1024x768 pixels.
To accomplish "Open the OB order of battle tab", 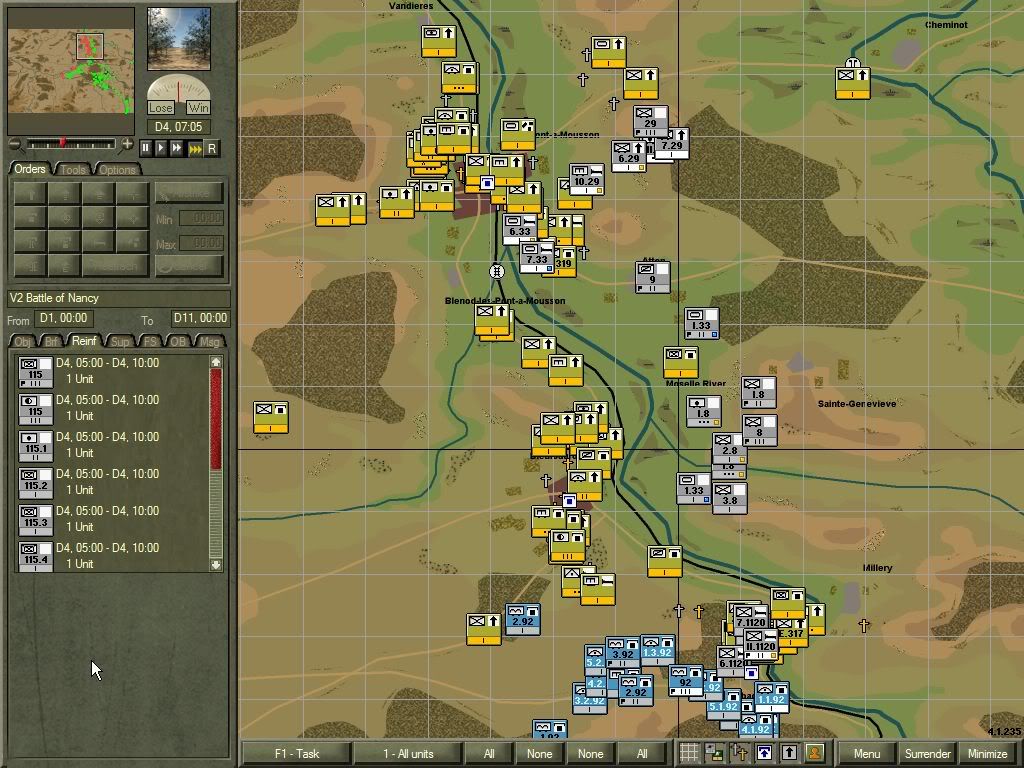I will pos(179,342).
